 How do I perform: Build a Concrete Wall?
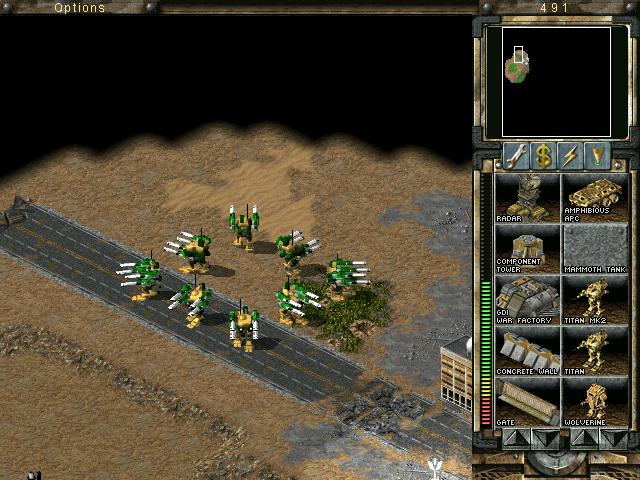[526, 352]
